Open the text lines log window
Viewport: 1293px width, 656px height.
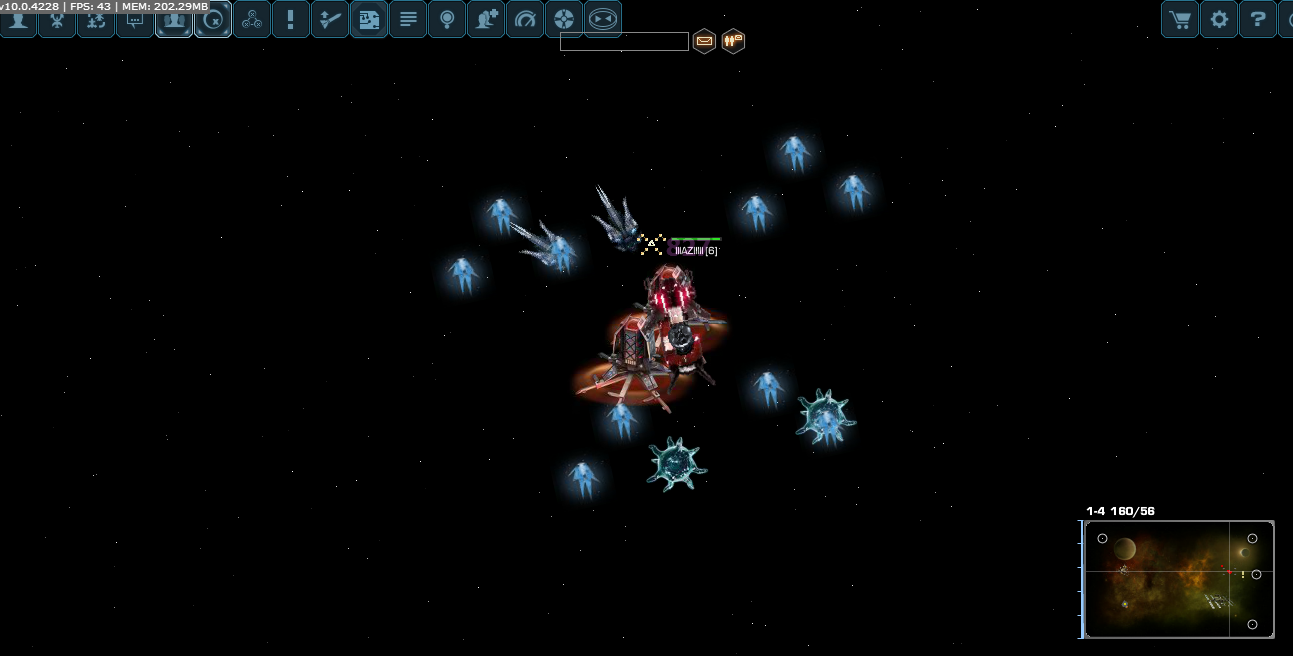408,19
